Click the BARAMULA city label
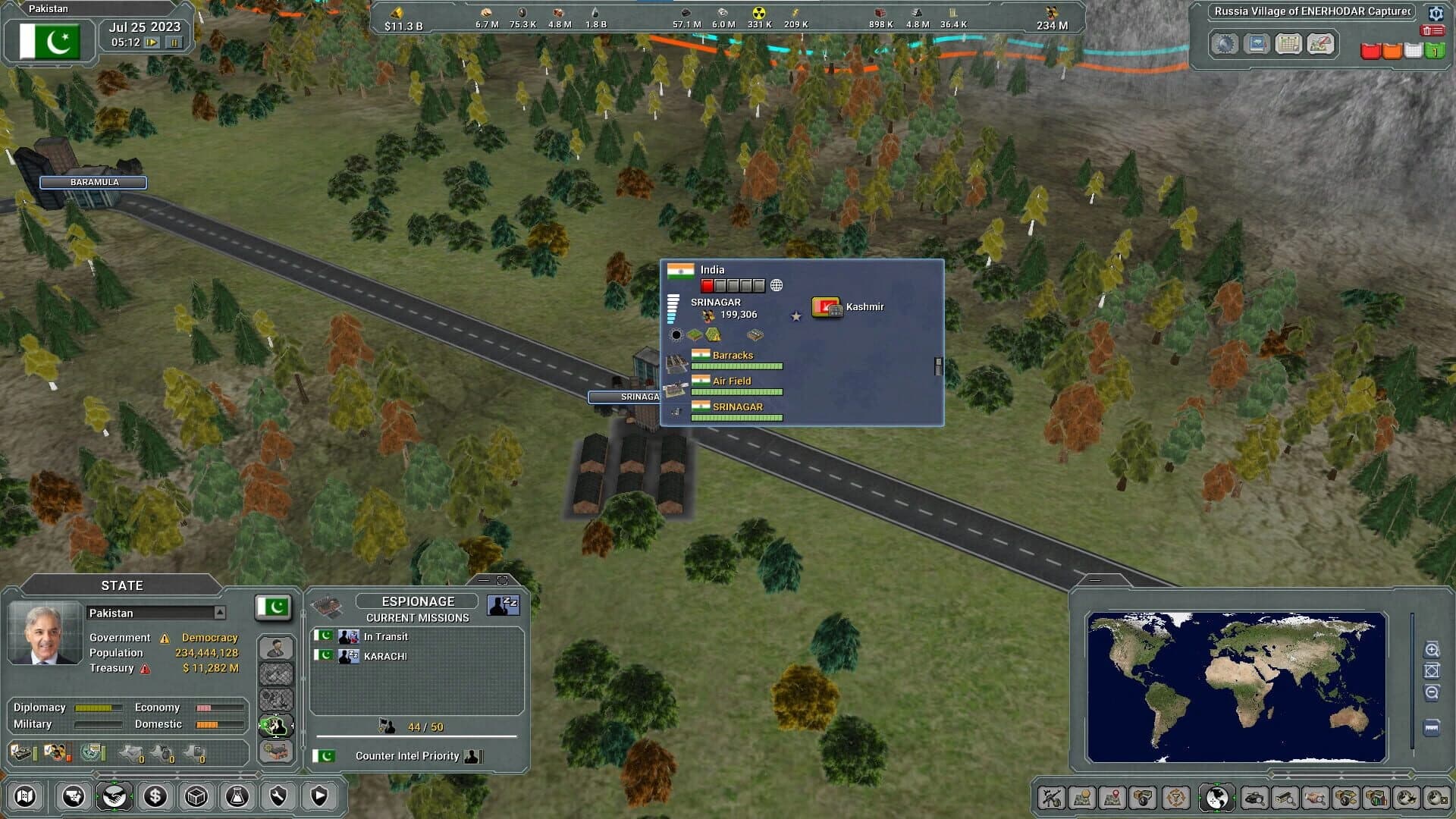This screenshot has height=819, width=1456. (x=94, y=182)
